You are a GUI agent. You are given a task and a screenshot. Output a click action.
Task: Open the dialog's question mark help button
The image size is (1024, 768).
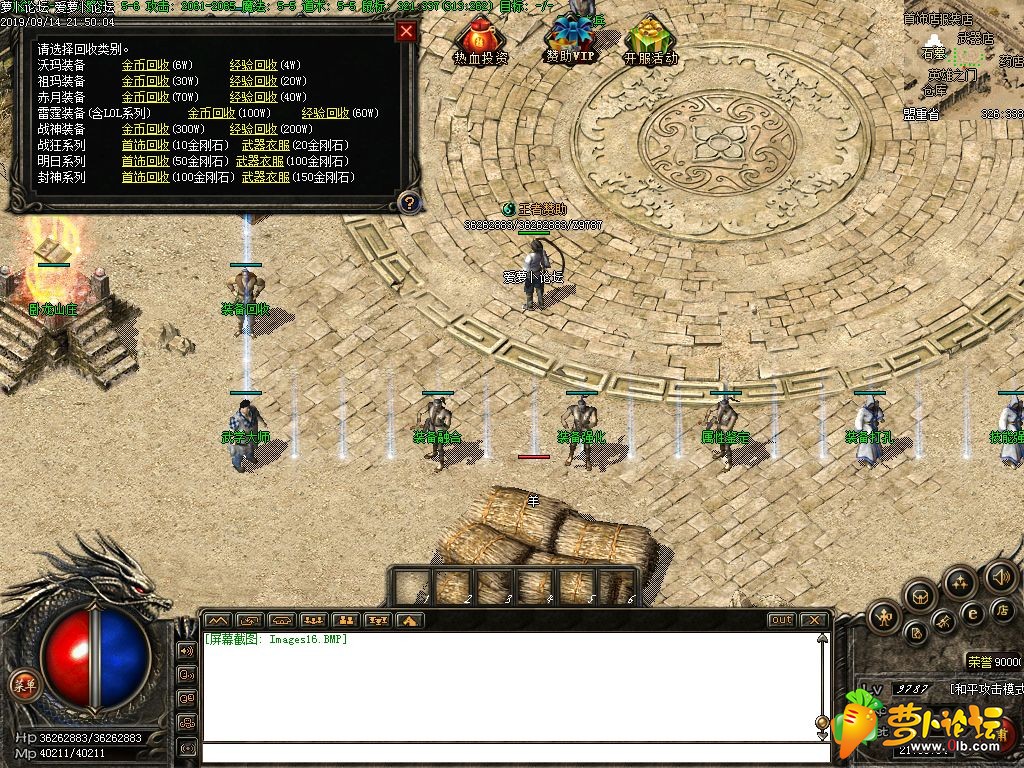tap(407, 203)
